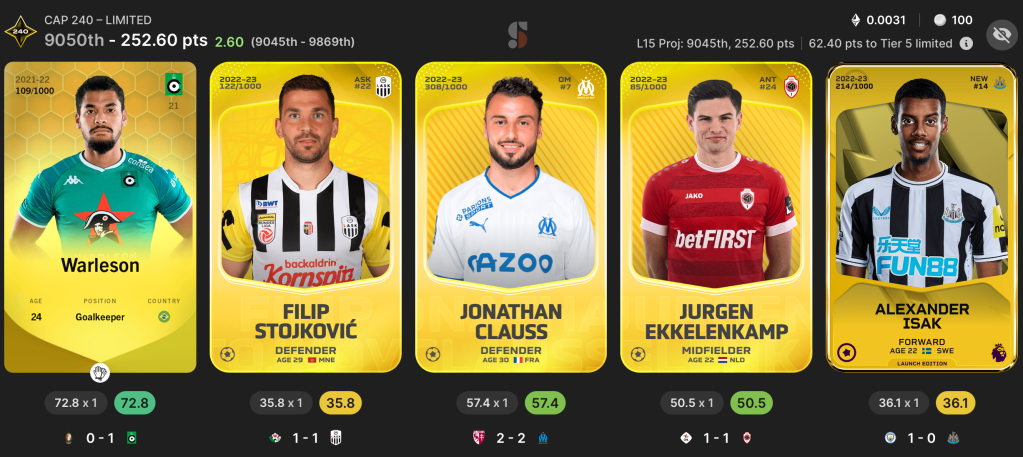Viewport: 1023px width, 457px height.
Task: Toggle the crossed-out eye visibility icon
Action: (x=1000, y=36)
